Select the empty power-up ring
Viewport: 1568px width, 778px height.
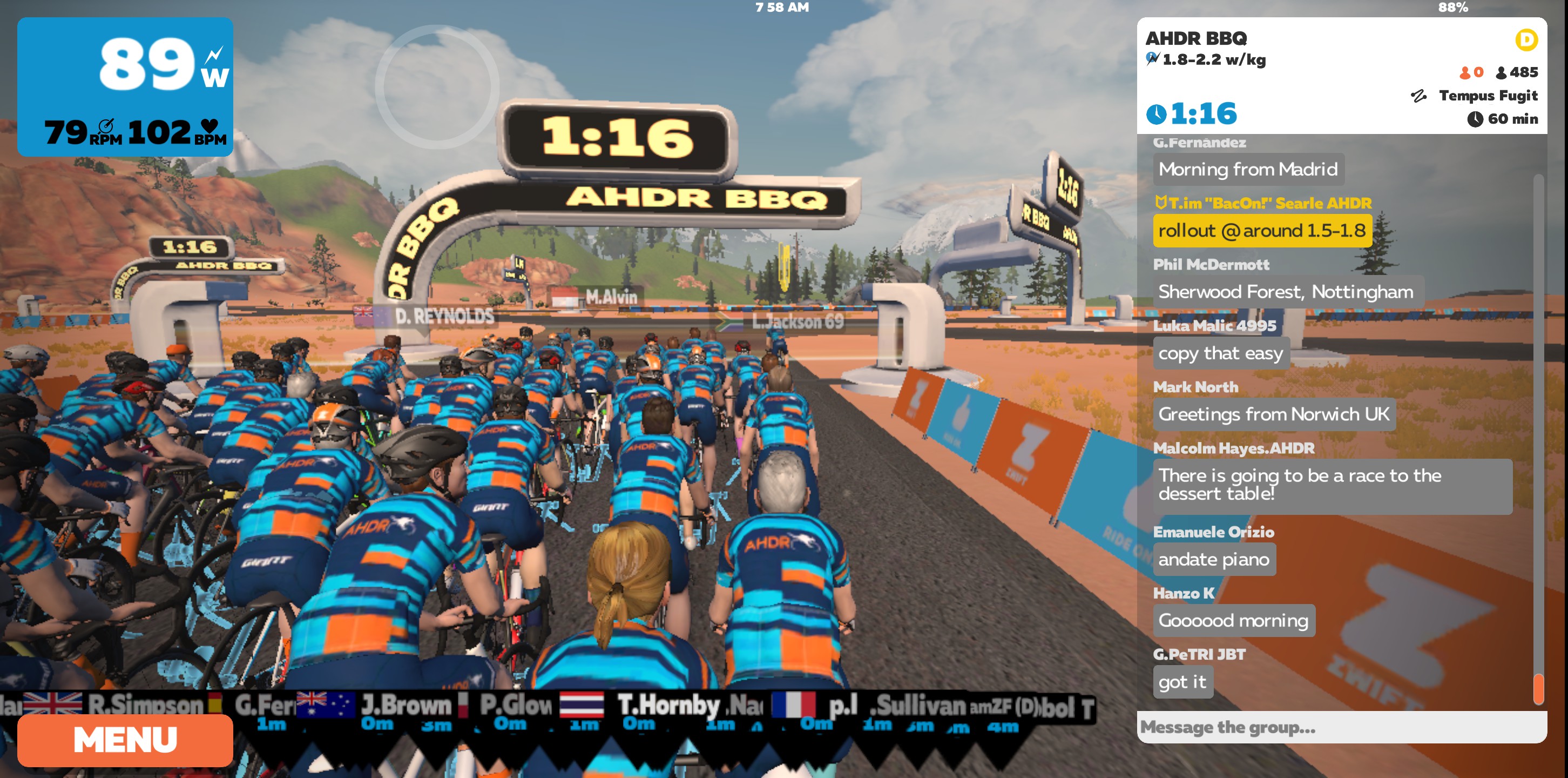pos(436,86)
